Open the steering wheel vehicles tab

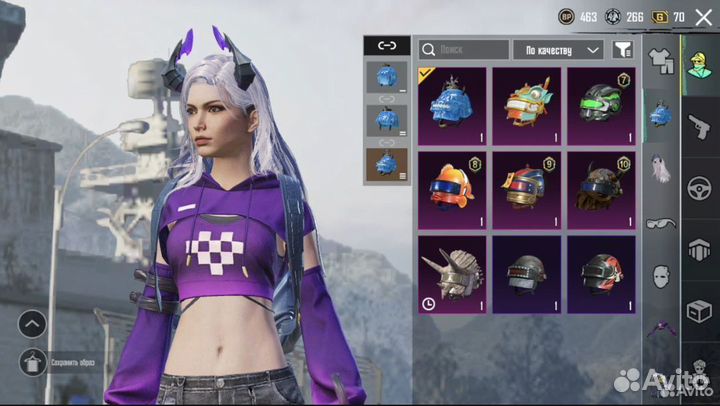[x=700, y=187]
